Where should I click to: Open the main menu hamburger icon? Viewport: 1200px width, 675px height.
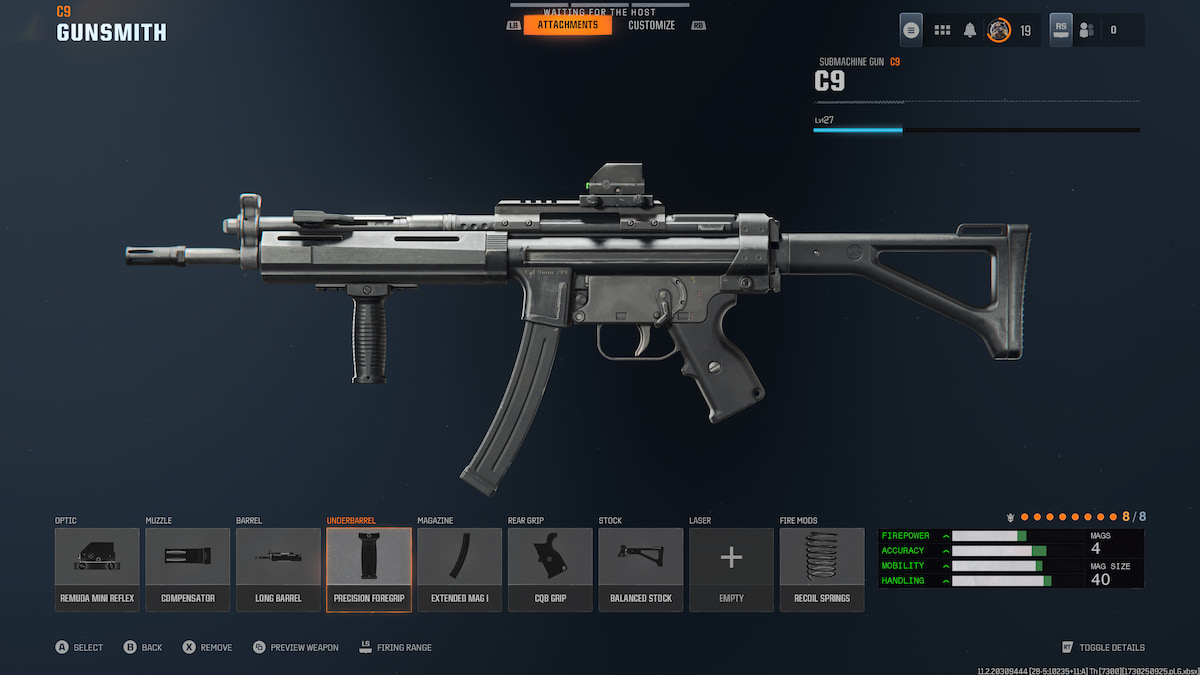pyautogui.click(x=911, y=30)
